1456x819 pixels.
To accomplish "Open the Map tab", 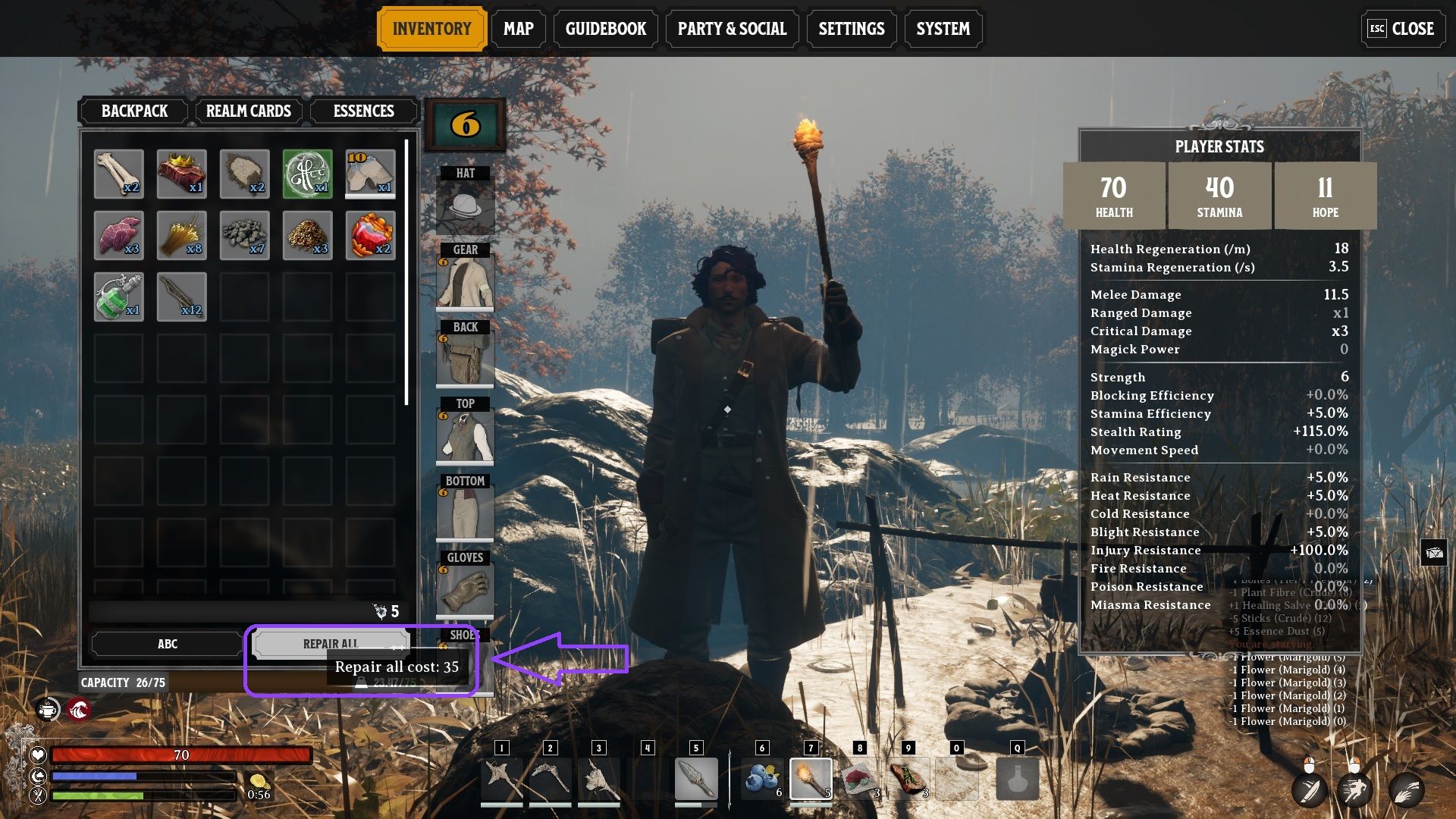I will coord(519,29).
